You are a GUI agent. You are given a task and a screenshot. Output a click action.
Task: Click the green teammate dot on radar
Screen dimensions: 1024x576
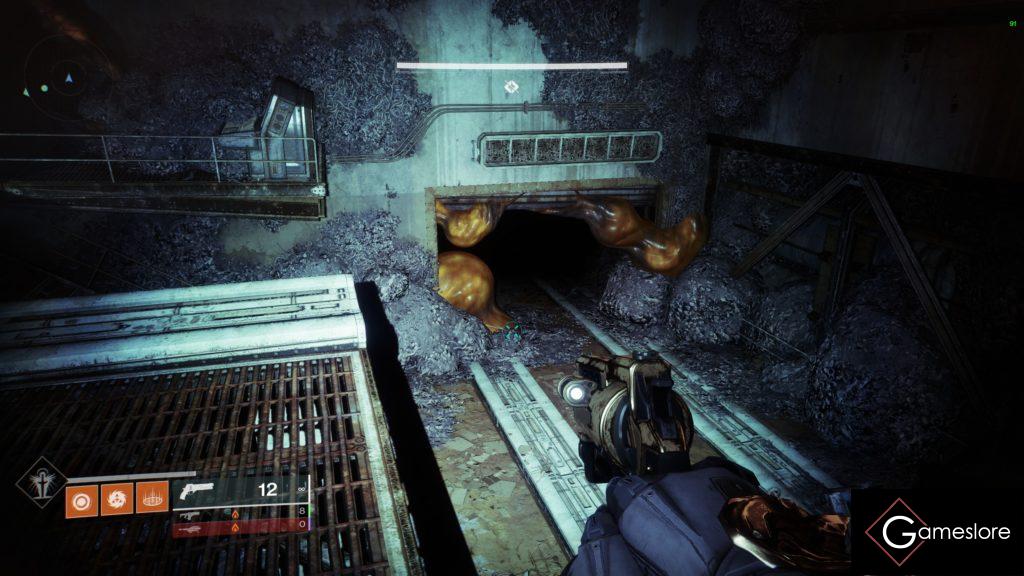(44, 89)
